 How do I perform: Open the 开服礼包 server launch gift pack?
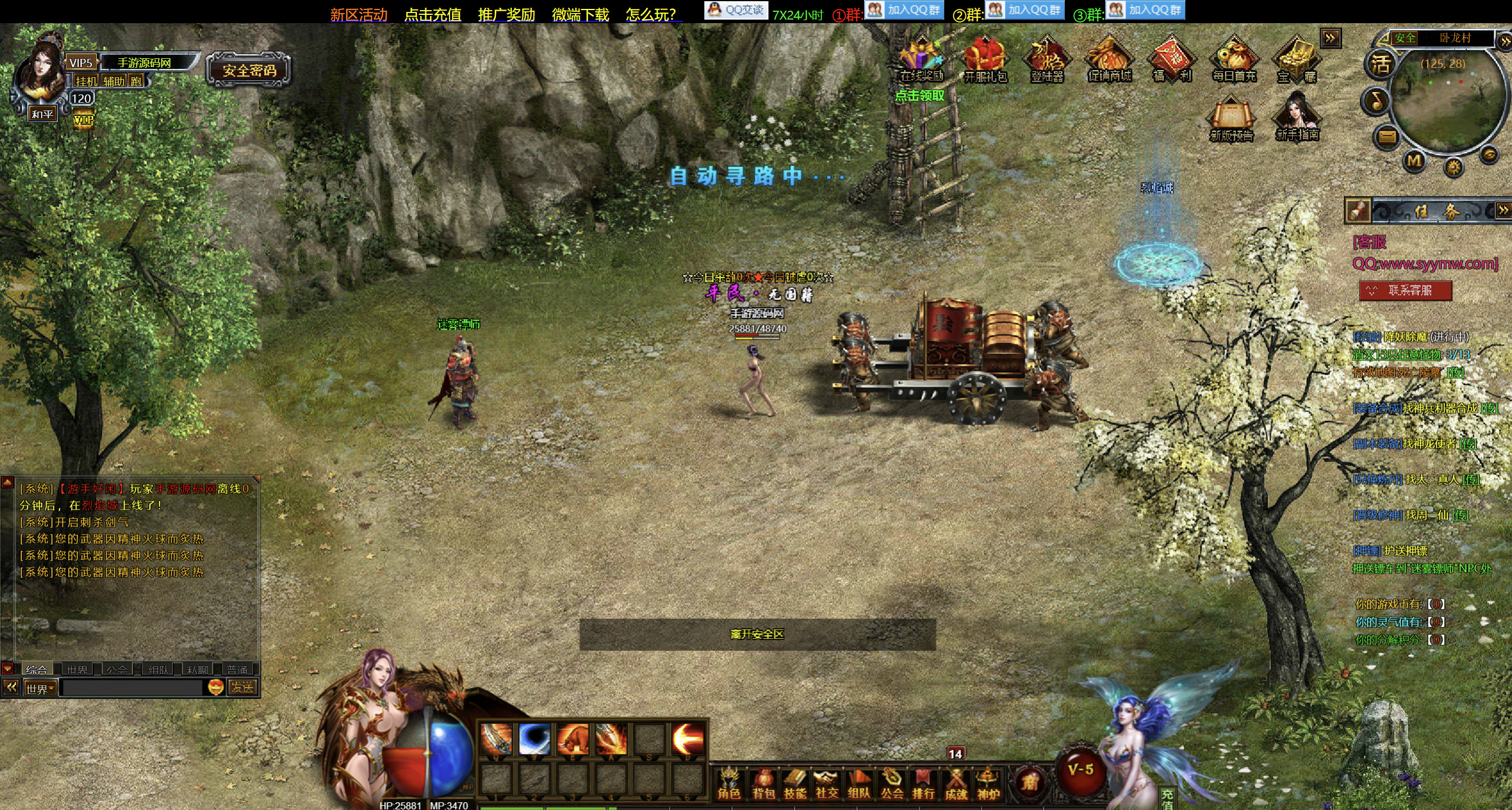pos(985,61)
